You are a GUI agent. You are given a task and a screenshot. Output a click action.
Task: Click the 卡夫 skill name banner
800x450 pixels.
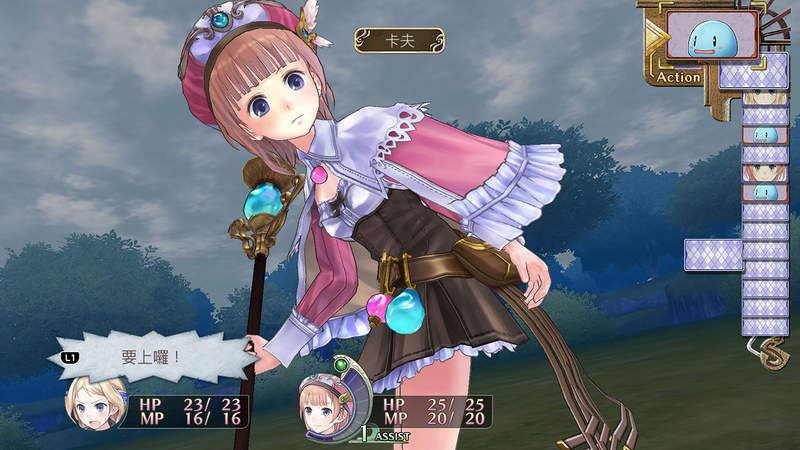pos(400,40)
